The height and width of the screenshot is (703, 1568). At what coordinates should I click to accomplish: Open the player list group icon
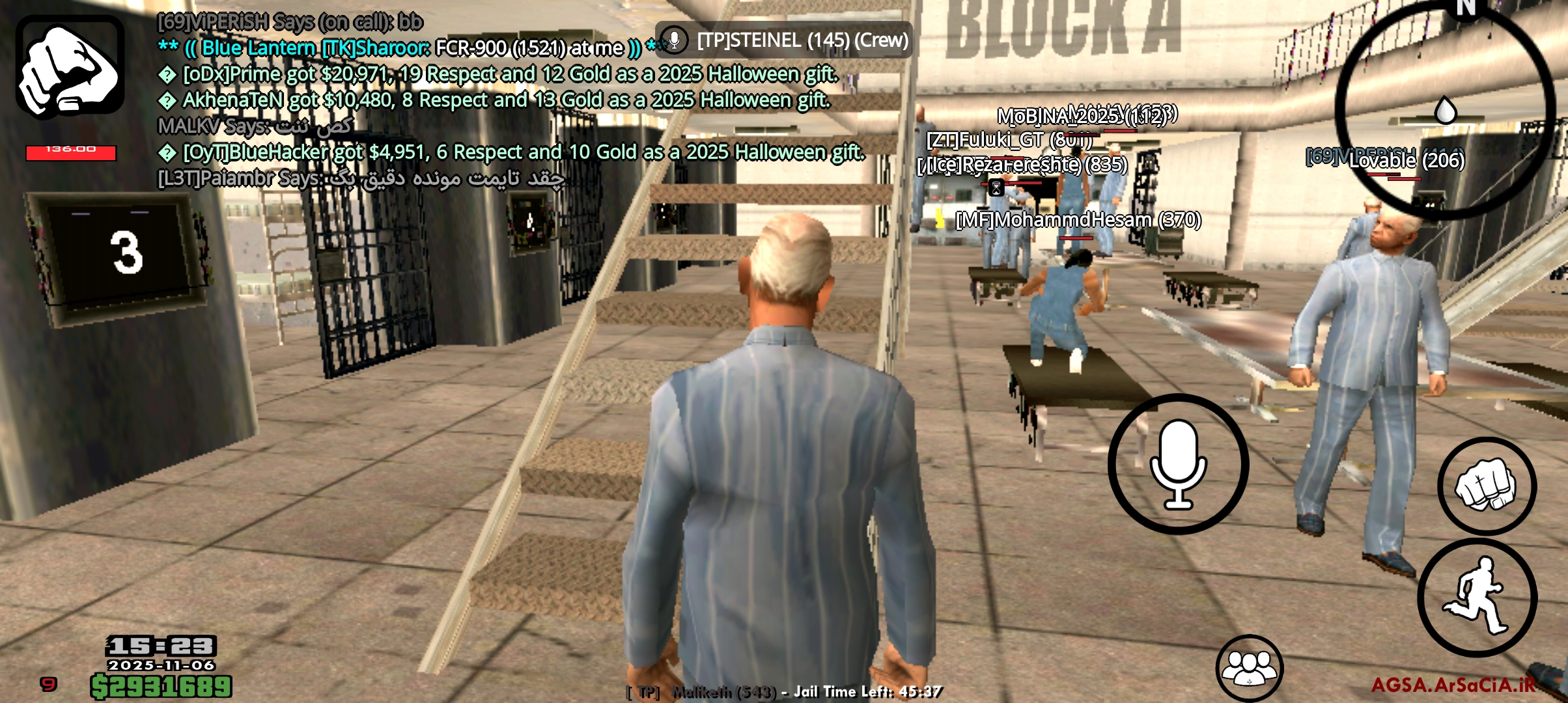point(1249,668)
